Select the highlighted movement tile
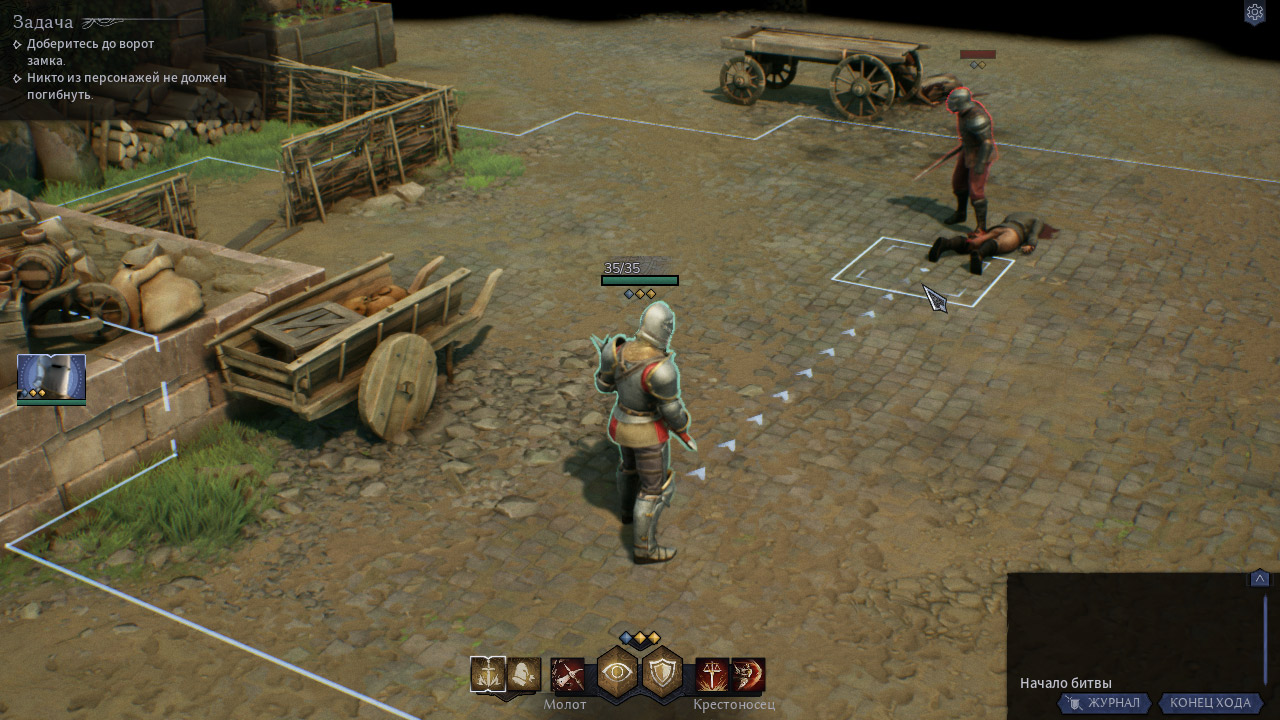Image resolution: width=1280 pixels, height=720 pixels. pyautogui.click(x=921, y=270)
